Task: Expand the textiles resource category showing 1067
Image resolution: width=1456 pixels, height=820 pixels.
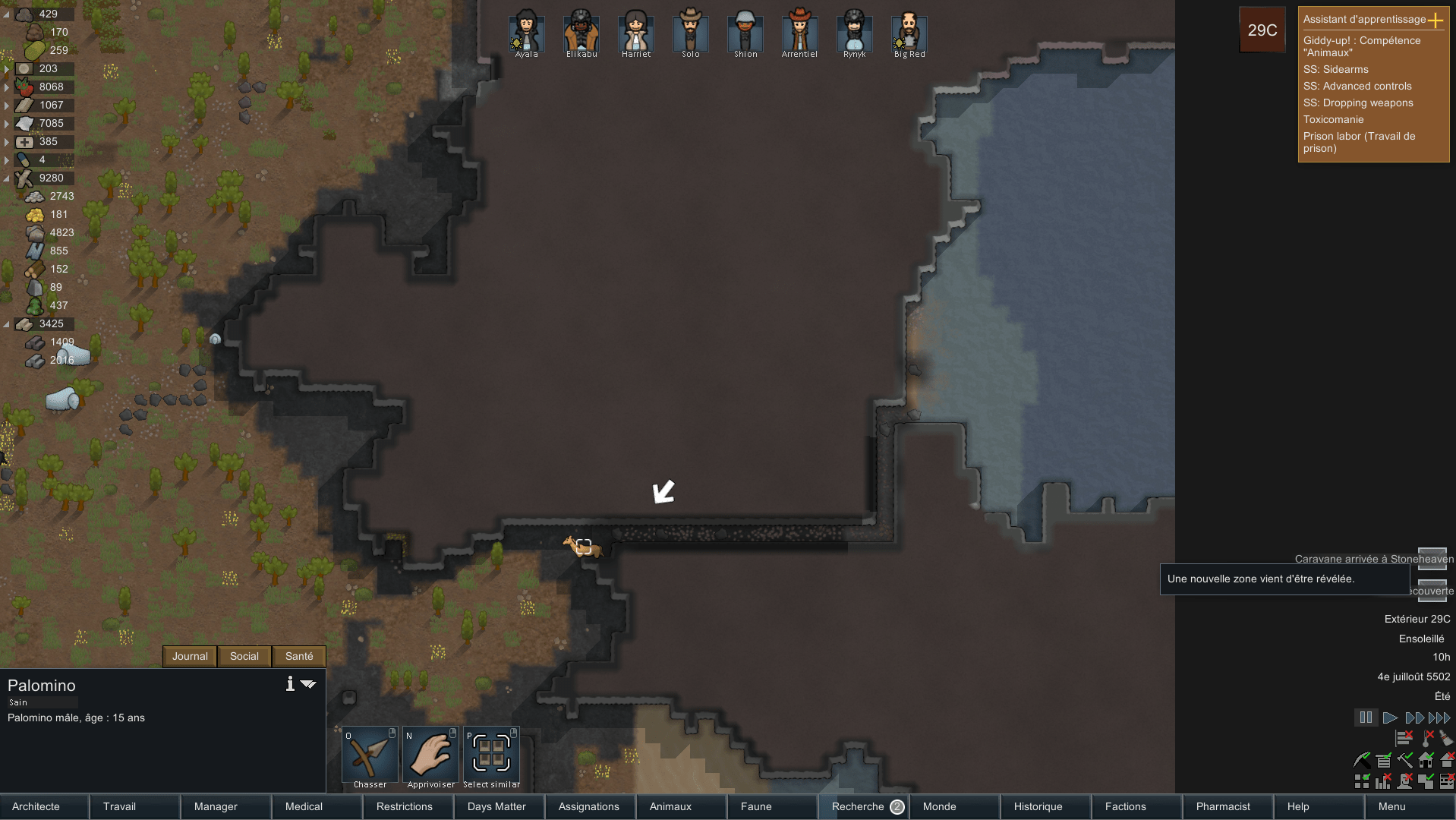Action: pyautogui.click(x=7, y=105)
